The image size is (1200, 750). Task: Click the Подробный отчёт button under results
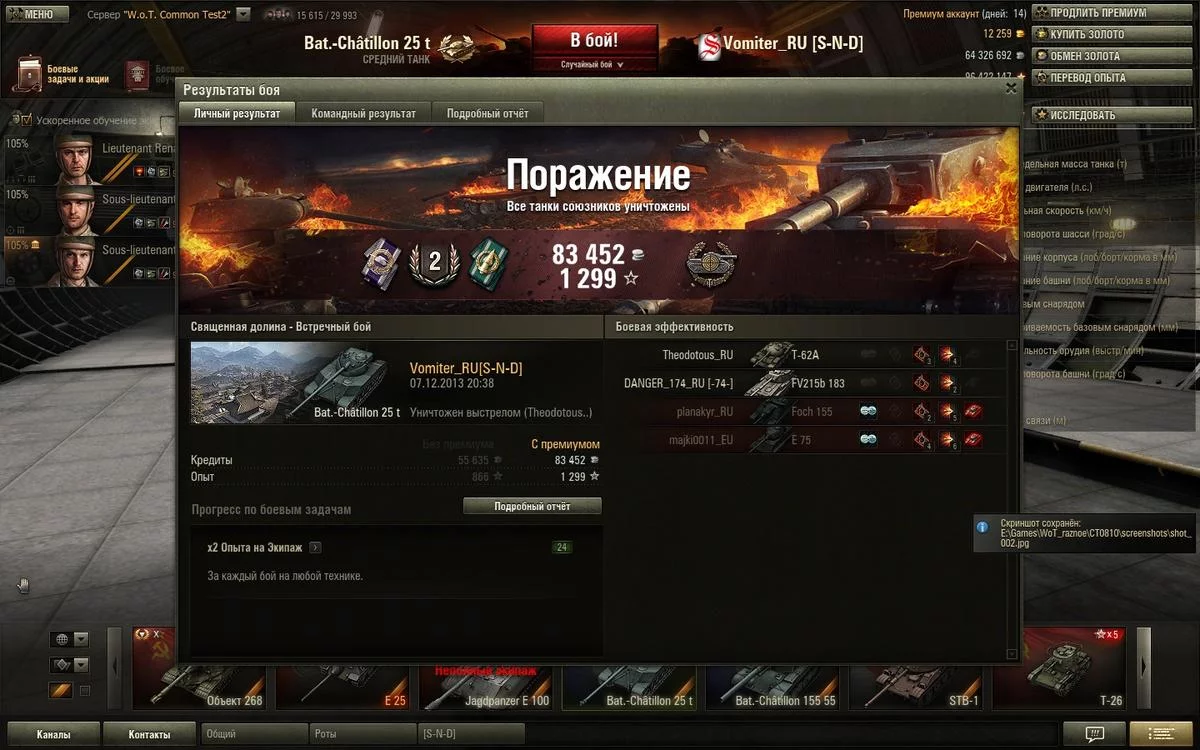(532, 507)
